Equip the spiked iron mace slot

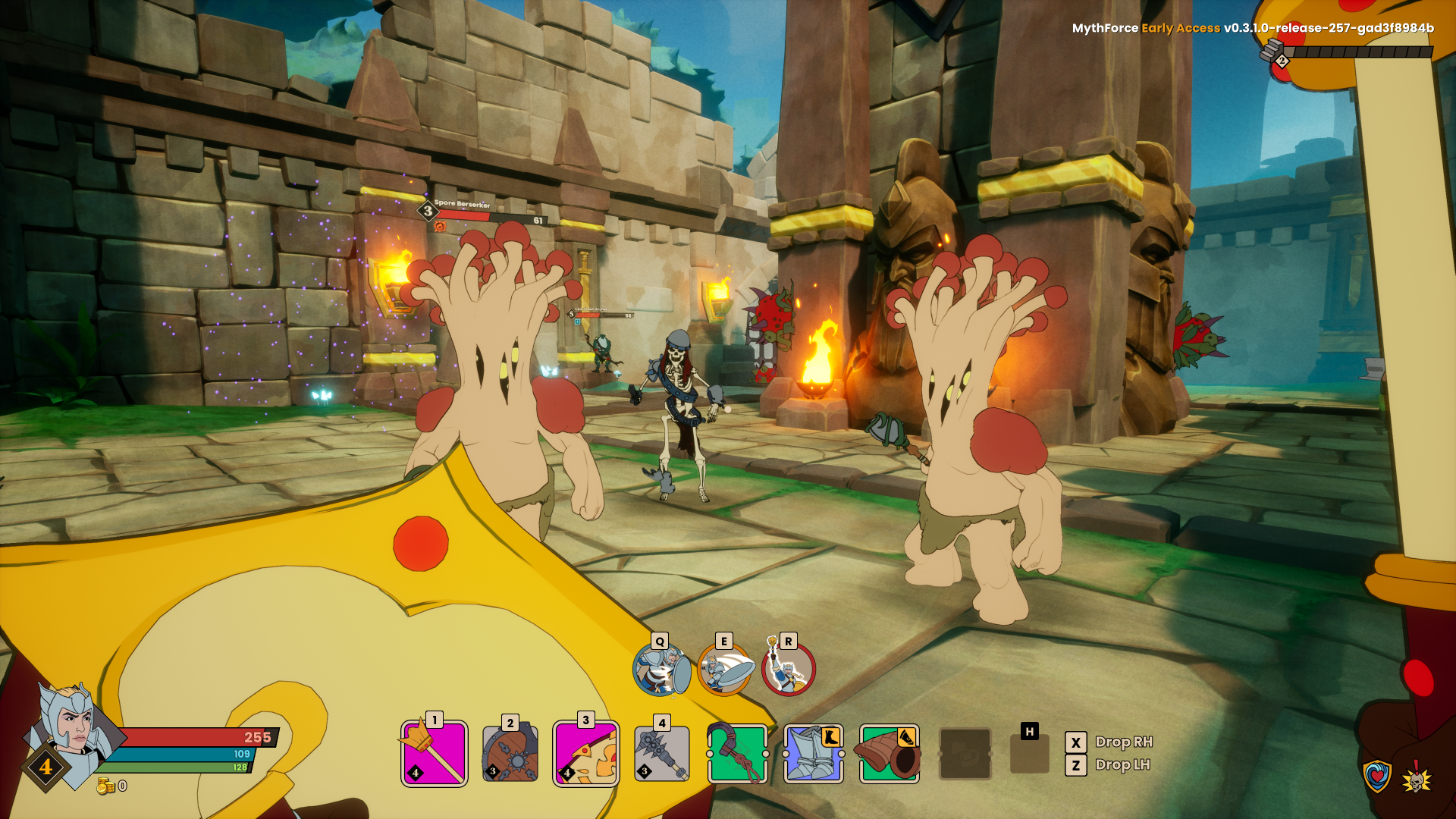(662, 754)
